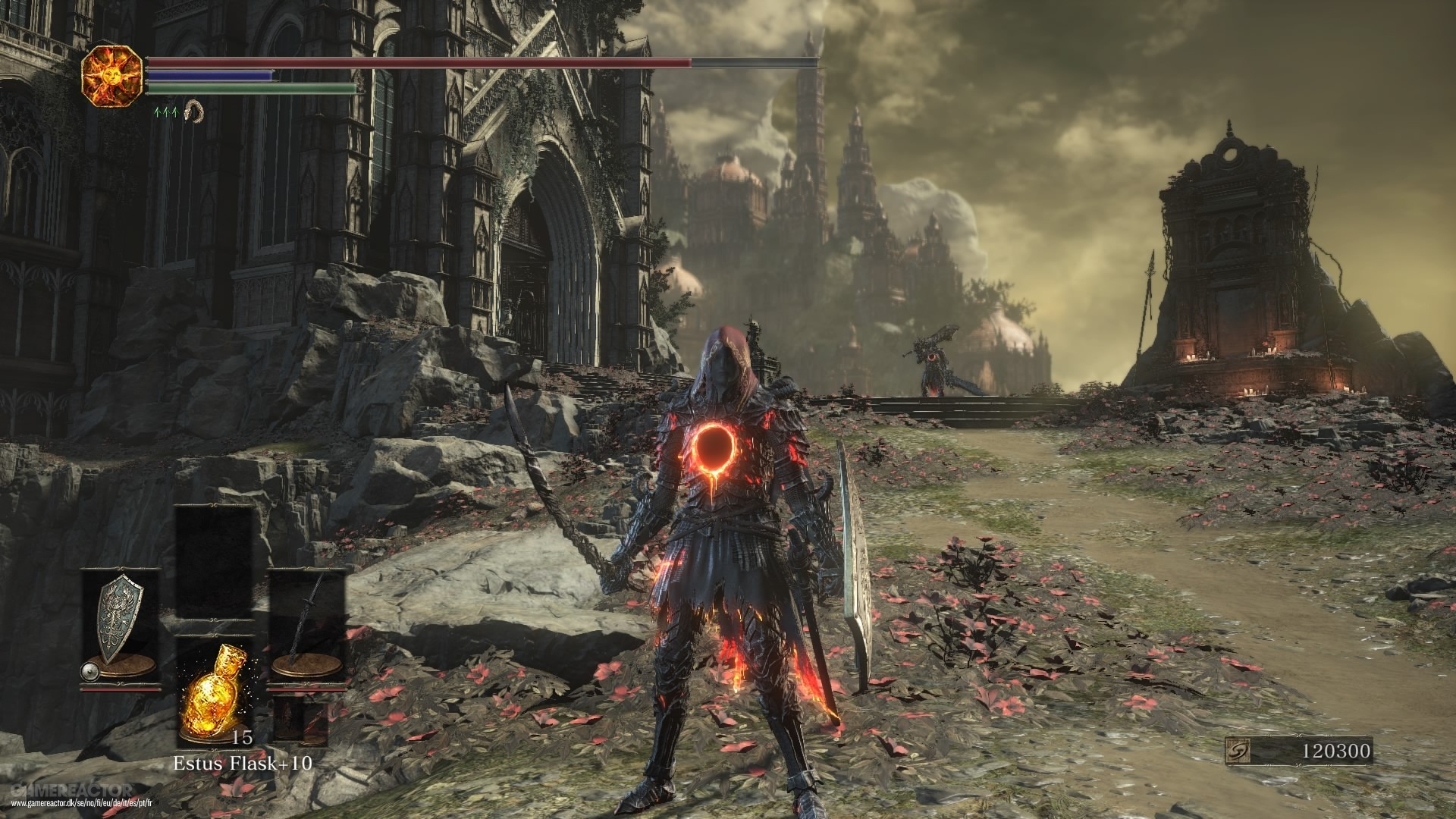Click the round pommel icon beside the shield

(x=89, y=671)
